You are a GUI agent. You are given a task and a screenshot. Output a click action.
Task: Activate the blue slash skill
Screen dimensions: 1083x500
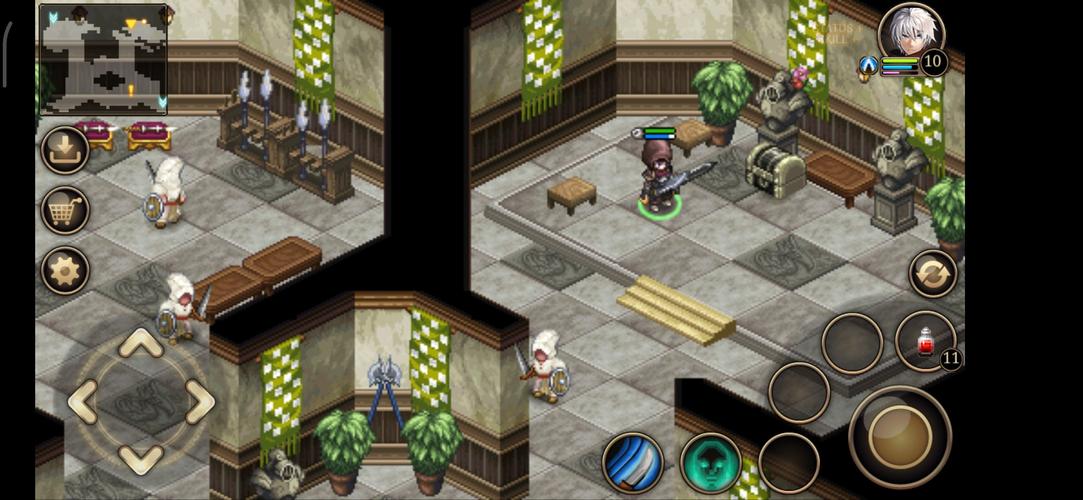click(x=633, y=462)
